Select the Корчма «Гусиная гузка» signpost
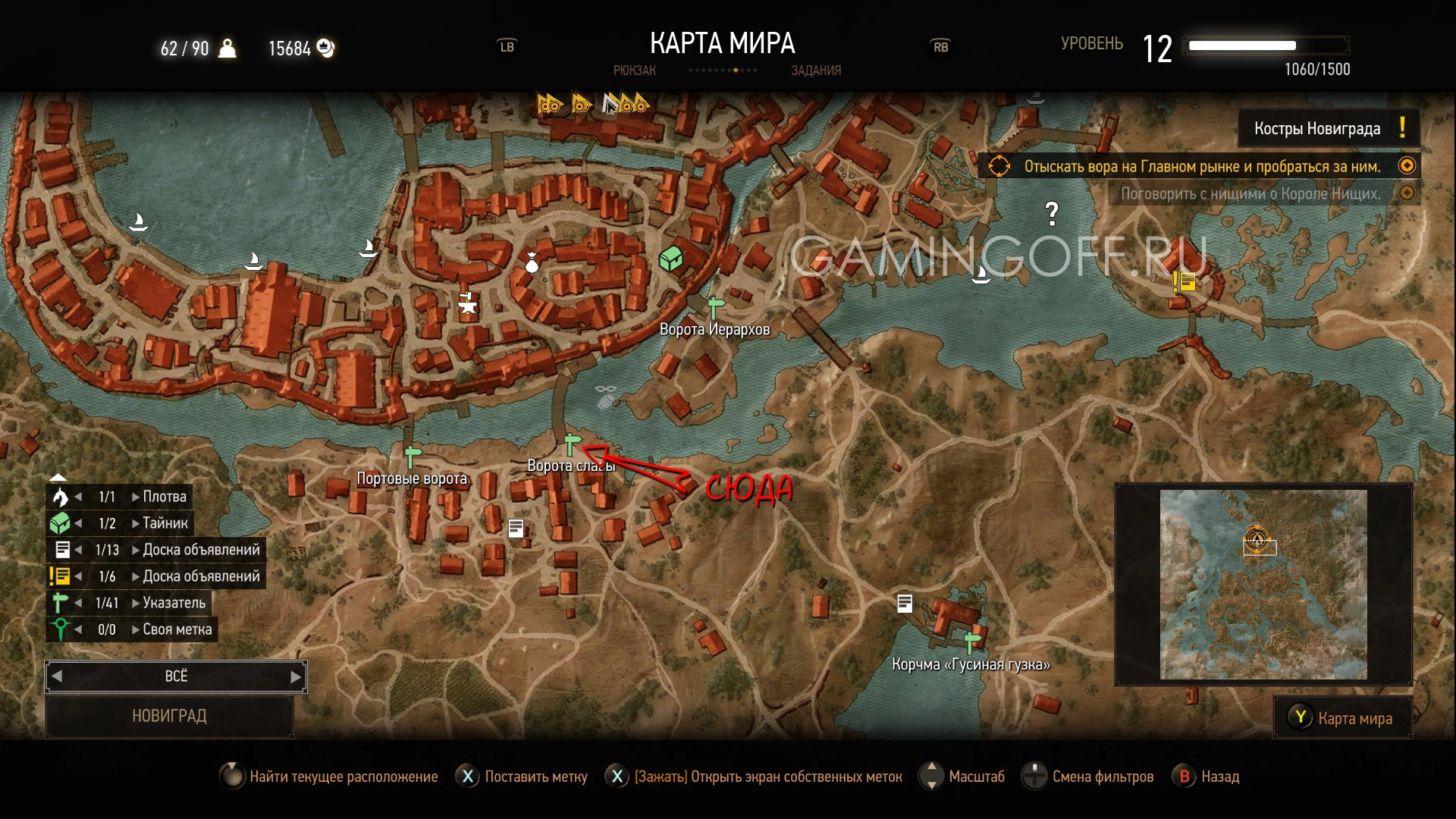Viewport: 1456px width, 819px height. (x=971, y=642)
